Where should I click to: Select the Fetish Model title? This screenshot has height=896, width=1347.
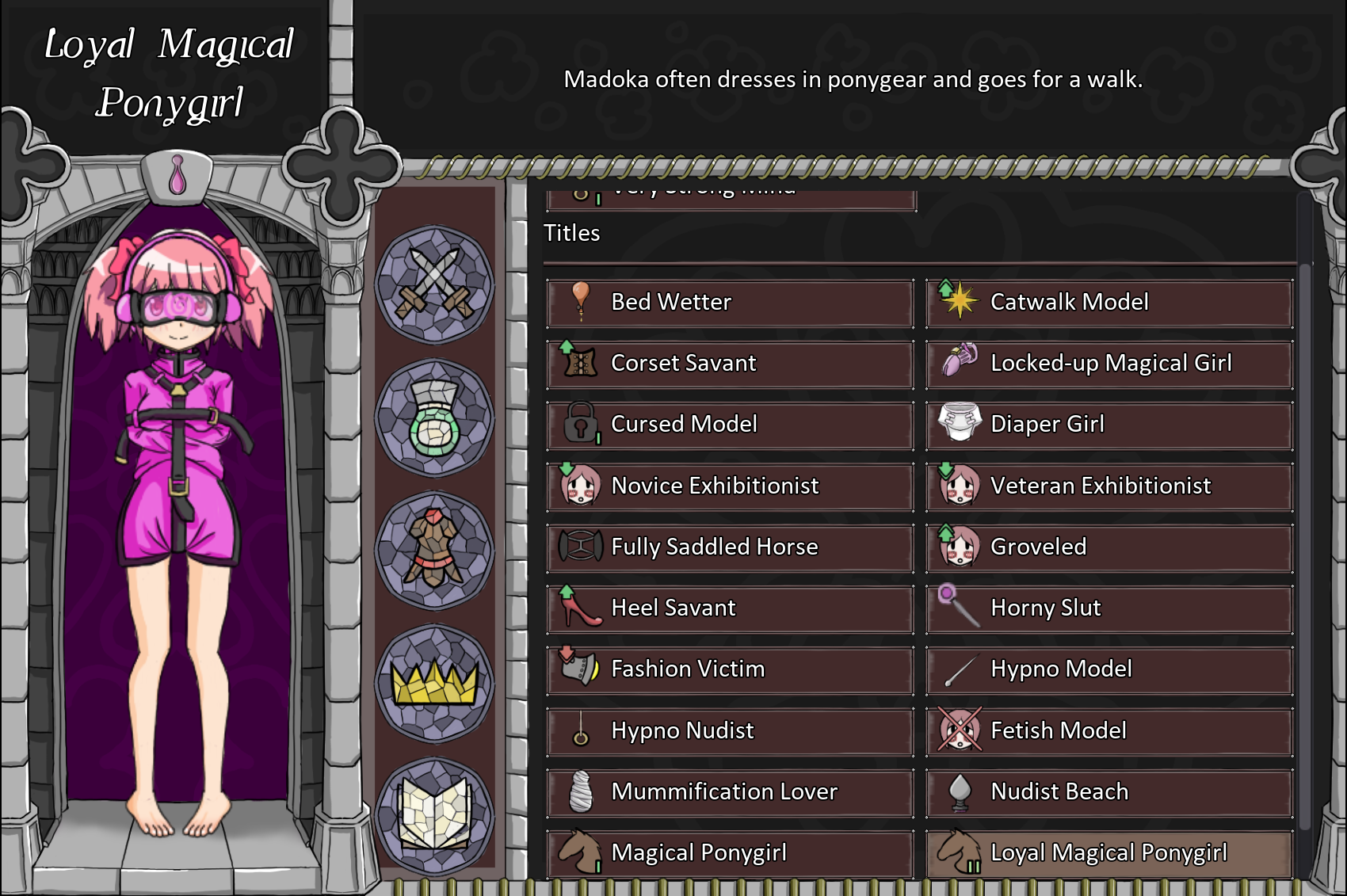point(1109,730)
